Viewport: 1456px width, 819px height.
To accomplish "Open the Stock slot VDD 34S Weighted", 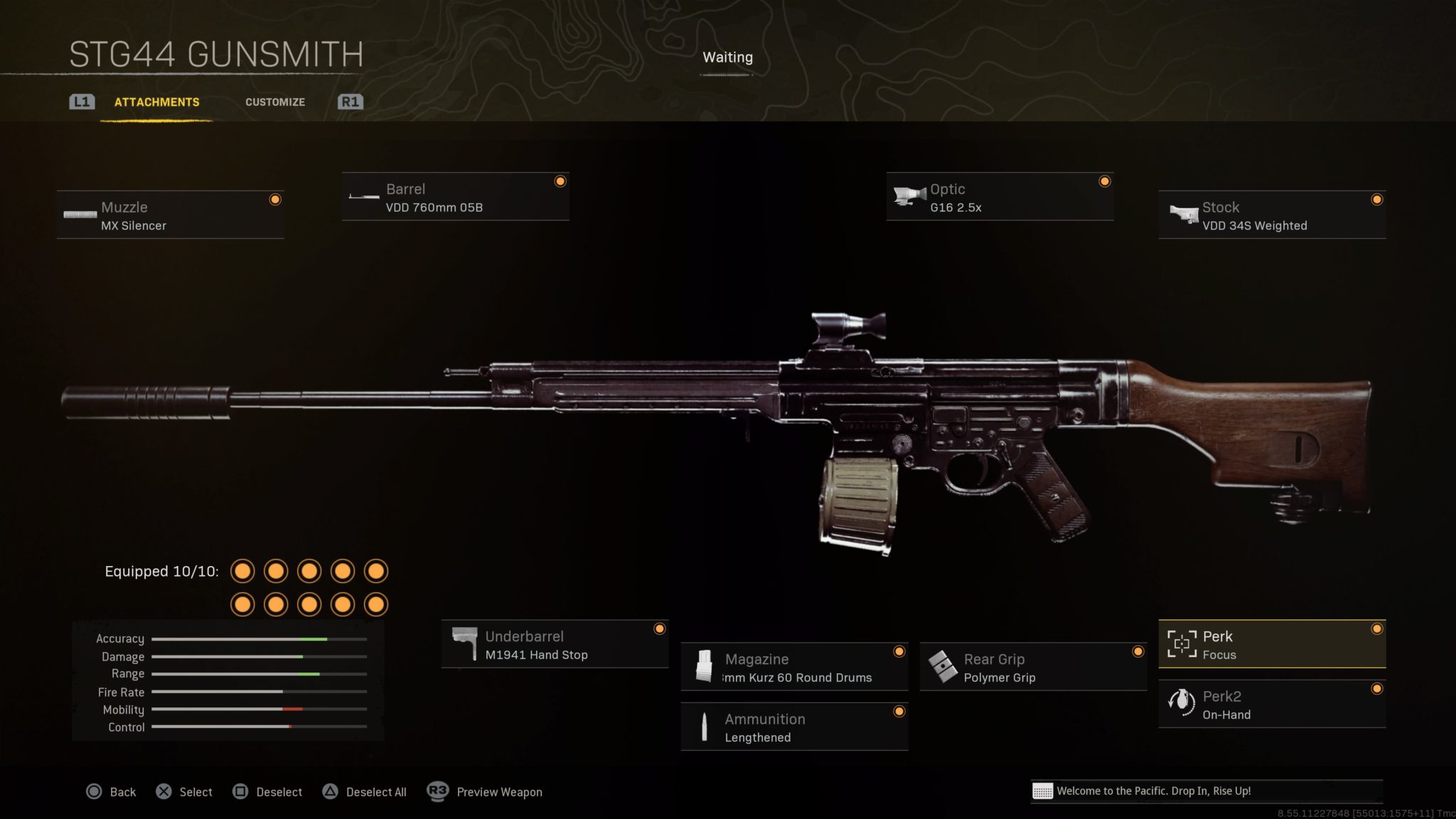I will (x=1271, y=215).
